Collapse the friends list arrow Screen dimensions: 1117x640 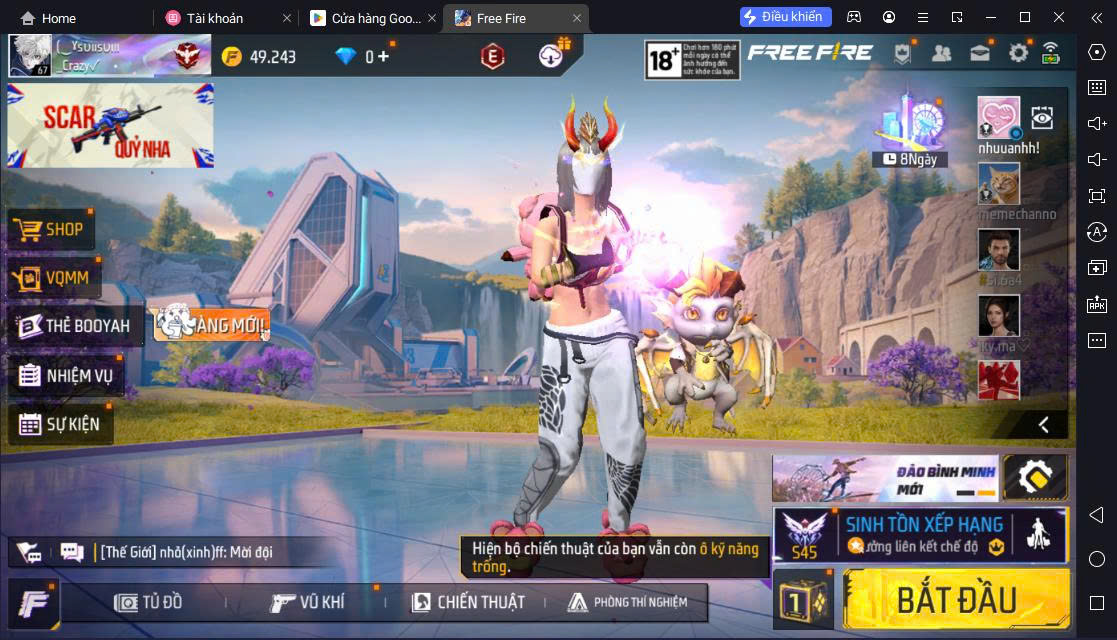(1043, 424)
